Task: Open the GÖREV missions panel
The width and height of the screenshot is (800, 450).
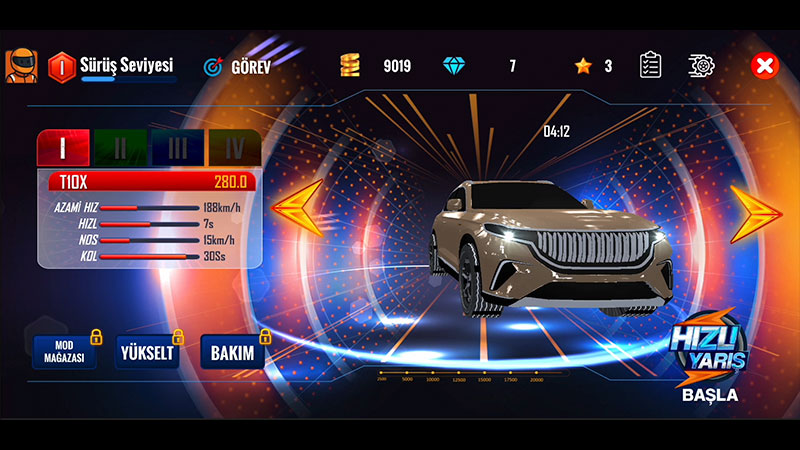Action: (x=238, y=67)
